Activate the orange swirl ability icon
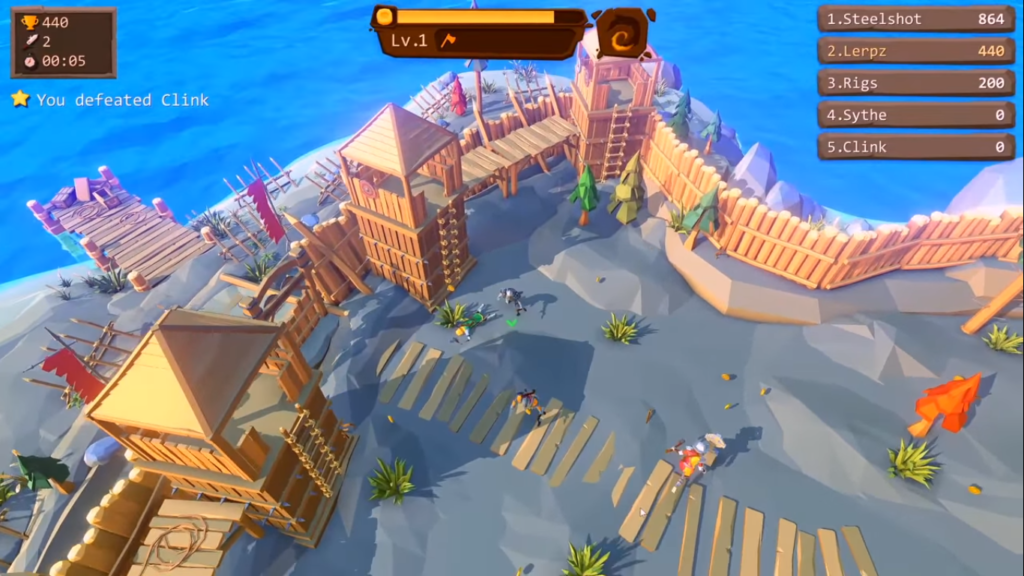This screenshot has height=576, width=1024. pos(621,35)
